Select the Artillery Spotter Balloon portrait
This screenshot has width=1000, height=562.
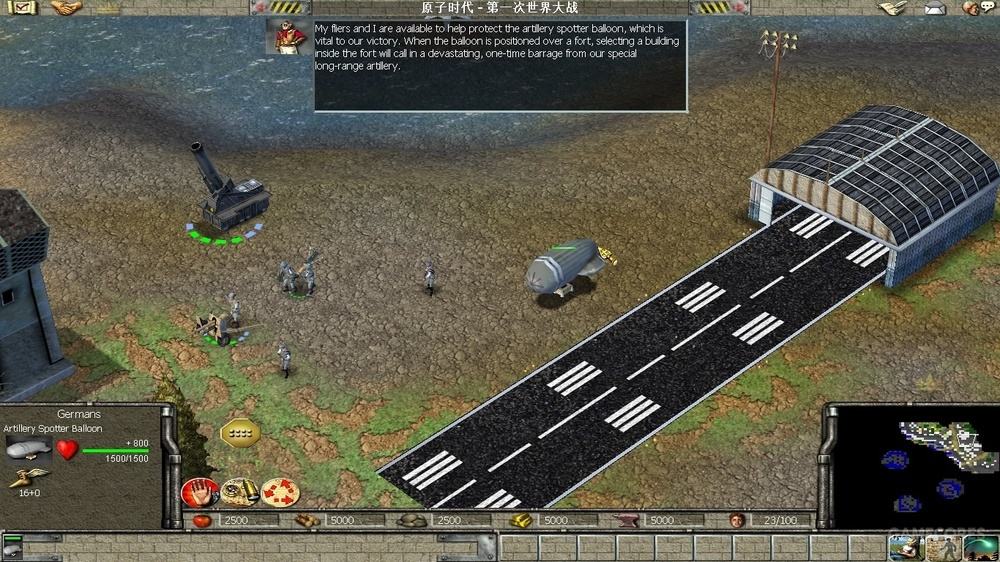point(29,448)
